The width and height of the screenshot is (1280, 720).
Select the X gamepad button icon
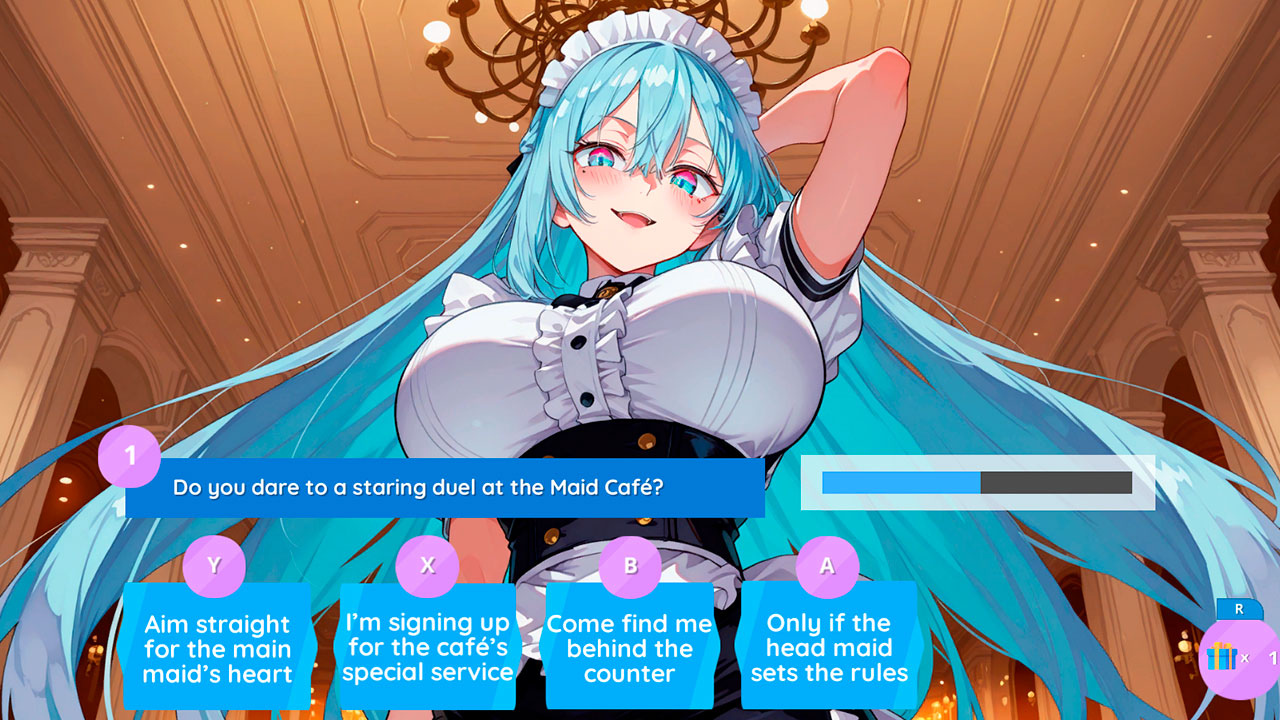pyautogui.click(x=427, y=566)
